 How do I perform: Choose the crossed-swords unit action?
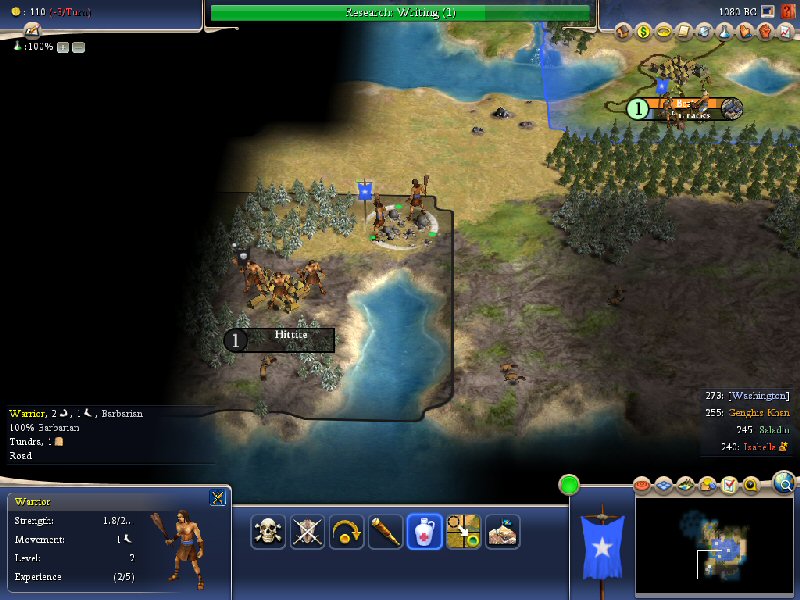307,531
